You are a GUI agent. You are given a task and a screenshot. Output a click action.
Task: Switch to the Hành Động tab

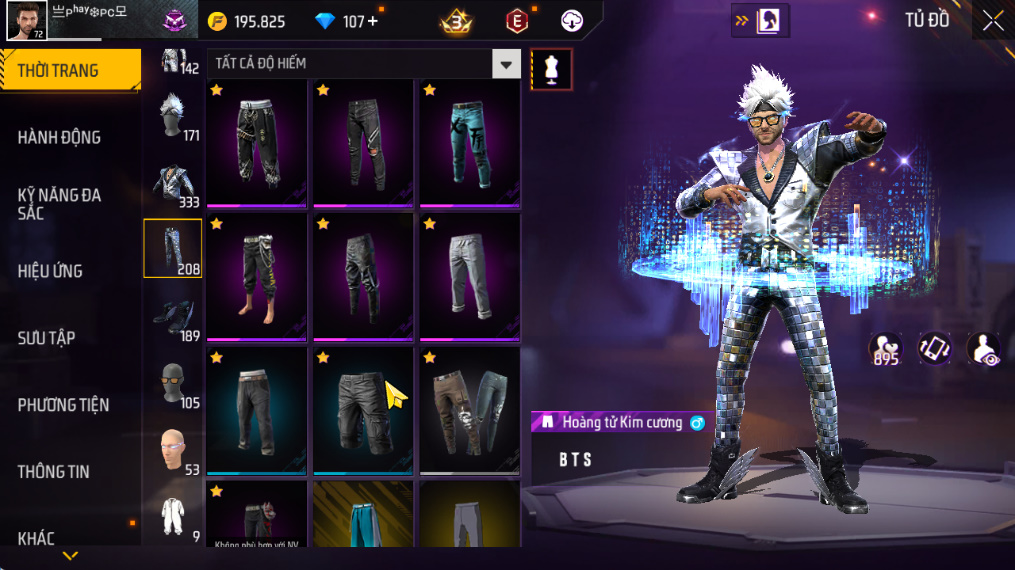click(x=60, y=137)
